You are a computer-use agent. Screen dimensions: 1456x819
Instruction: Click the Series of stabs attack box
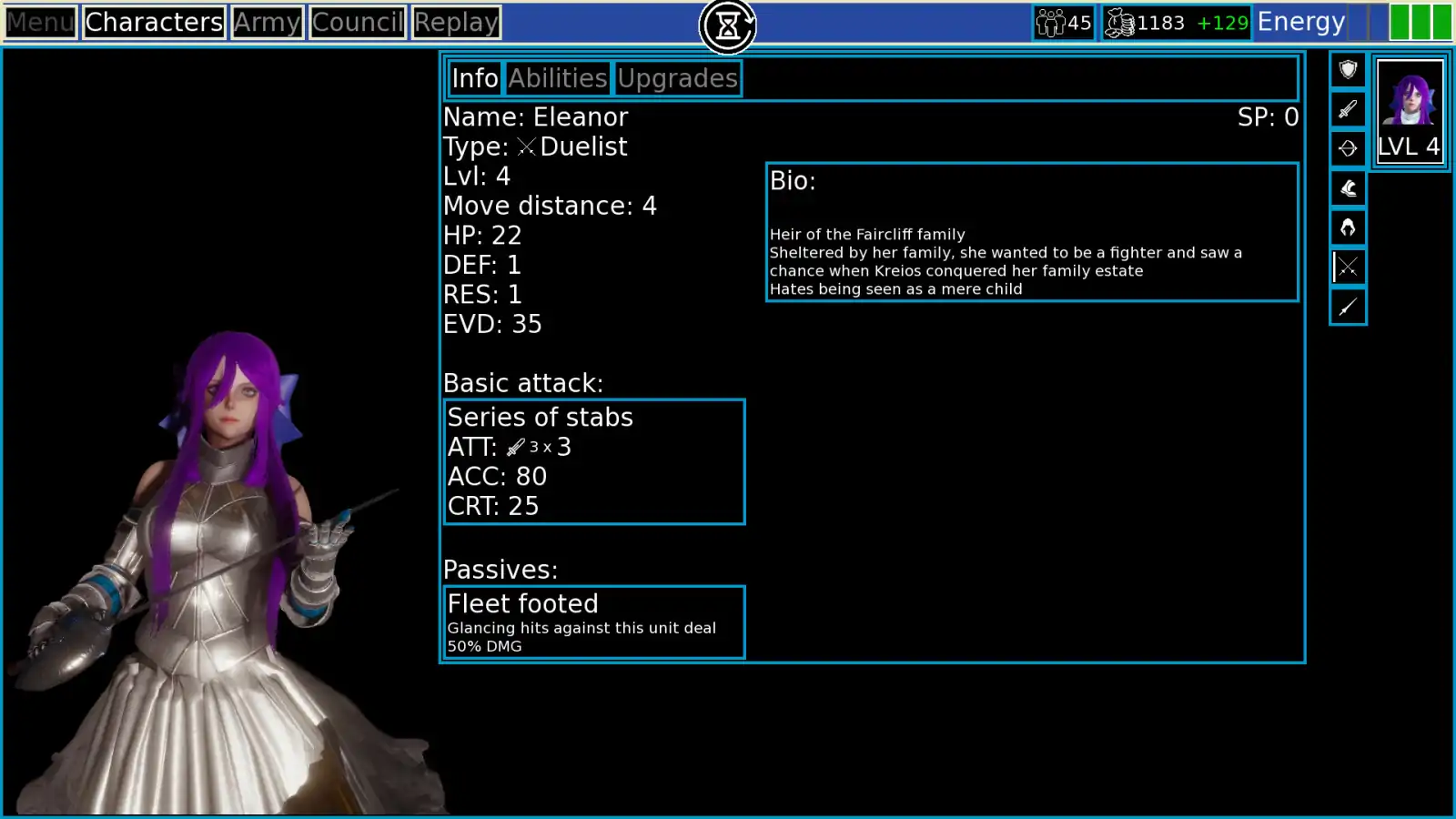pos(594,461)
